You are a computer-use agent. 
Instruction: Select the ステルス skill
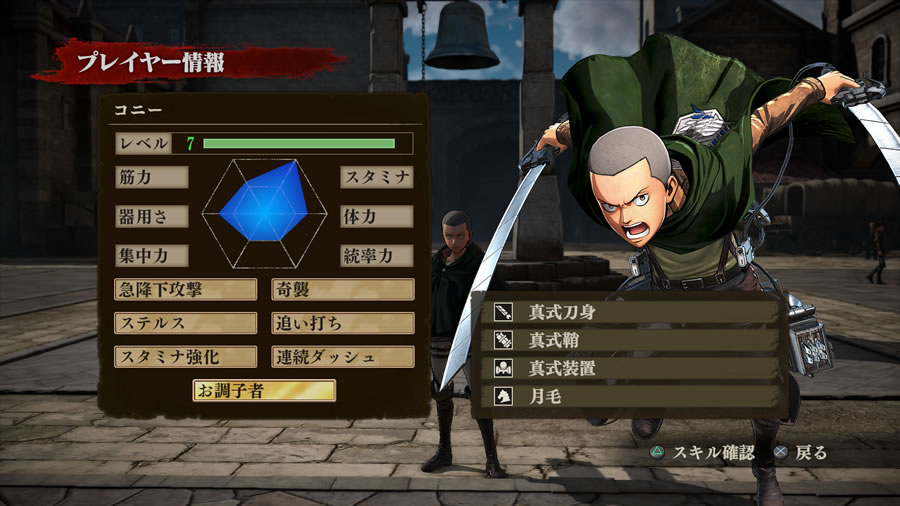point(185,323)
